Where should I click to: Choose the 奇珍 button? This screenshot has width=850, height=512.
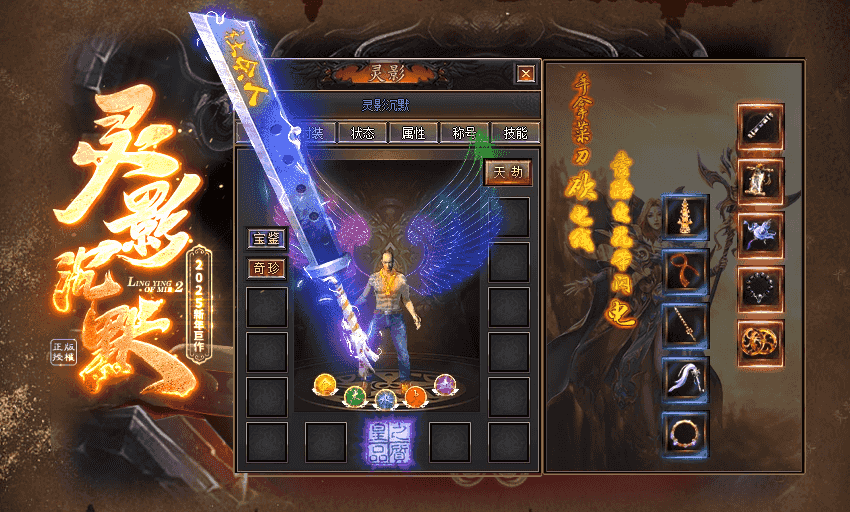point(266,268)
